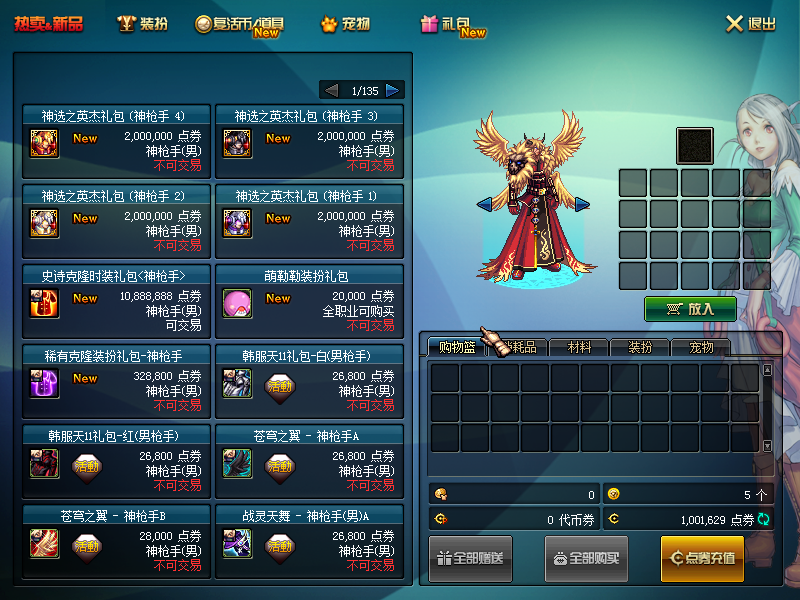Viewport: 800px width, 600px height.
Task: Go to the next shop page arrow
Action: [x=393, y=90]
